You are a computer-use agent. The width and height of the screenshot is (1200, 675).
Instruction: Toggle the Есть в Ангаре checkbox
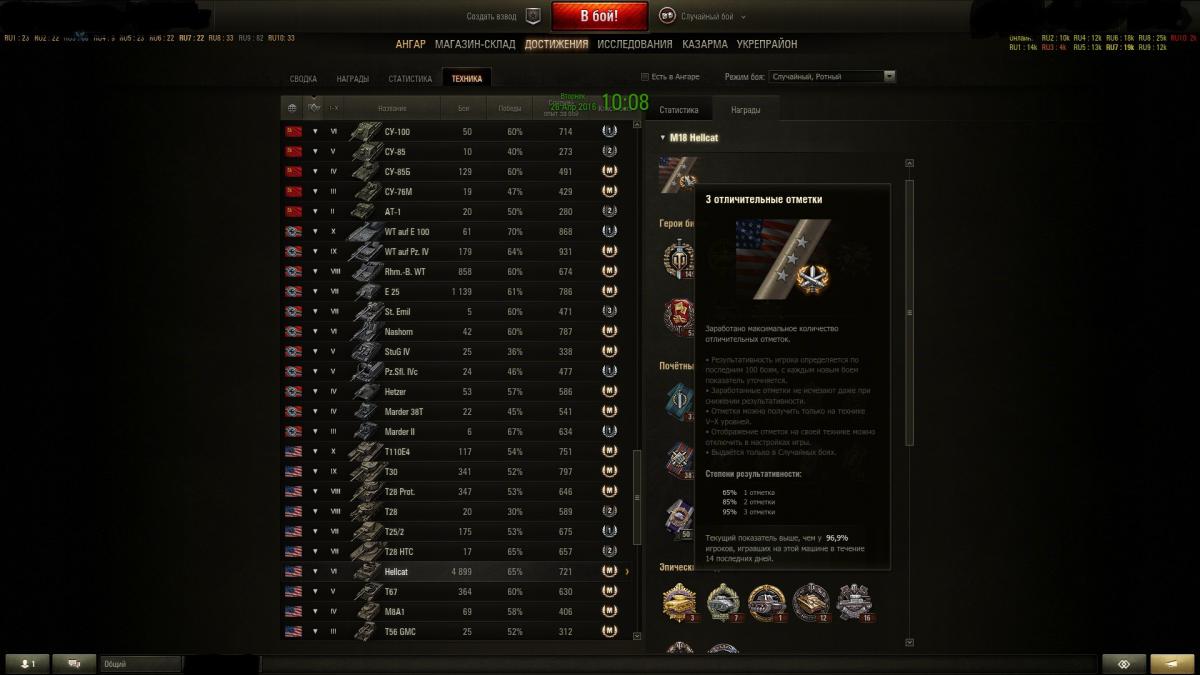pyautogui.click(x=645, y=77)
